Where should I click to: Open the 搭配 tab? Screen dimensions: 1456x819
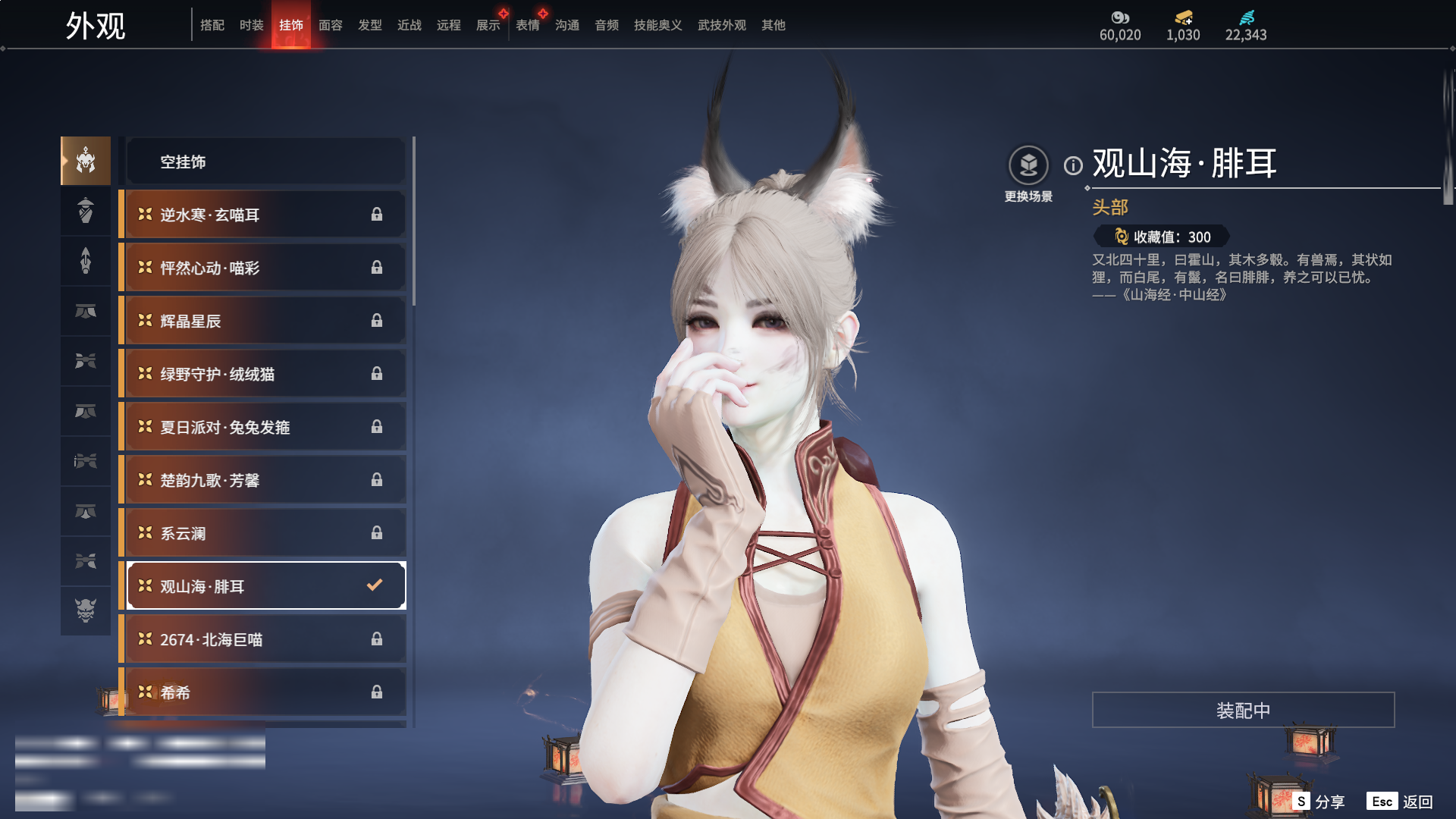click(212, 25)
